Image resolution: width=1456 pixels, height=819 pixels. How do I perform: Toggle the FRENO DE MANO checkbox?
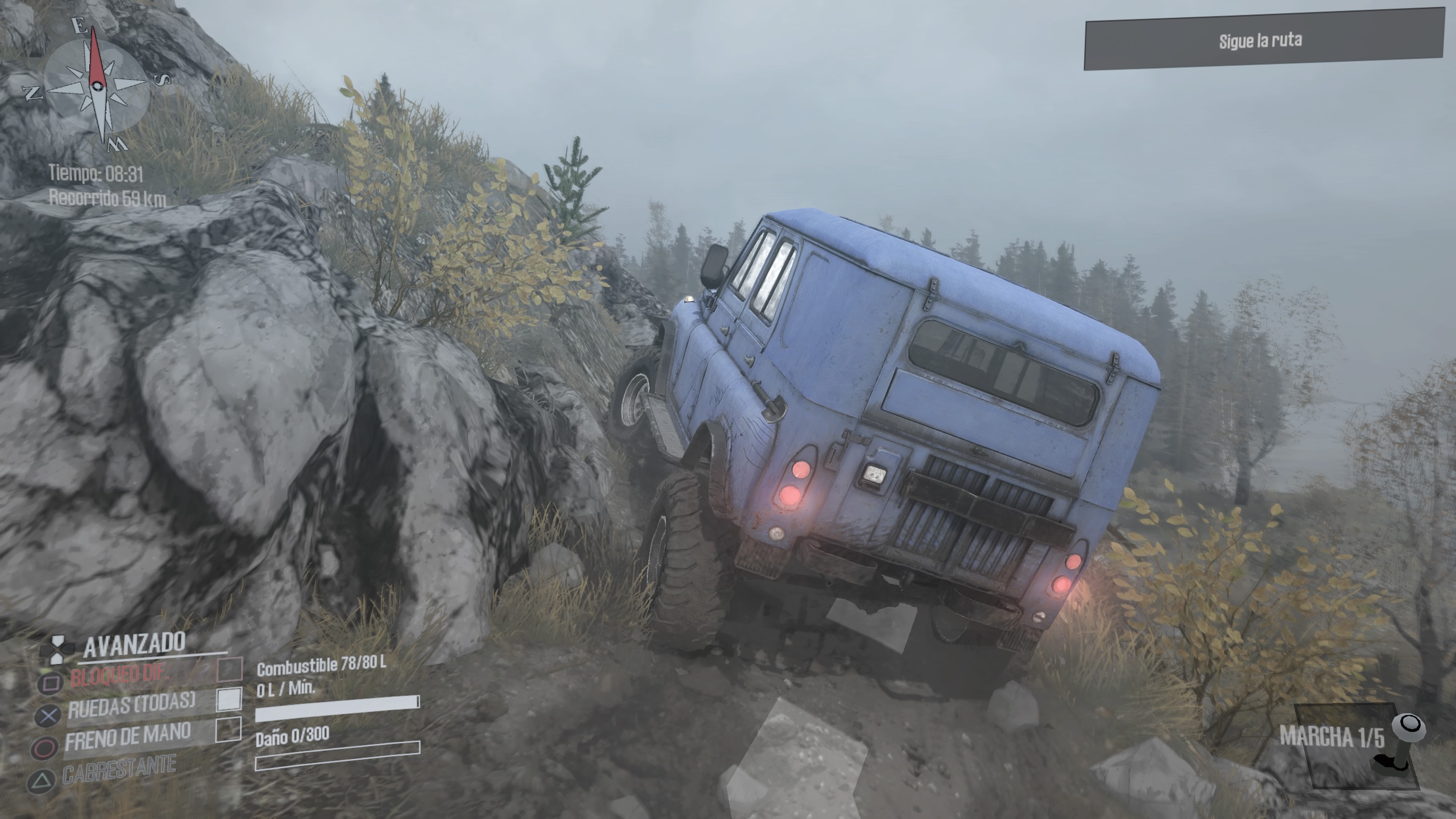pos(228,729)
